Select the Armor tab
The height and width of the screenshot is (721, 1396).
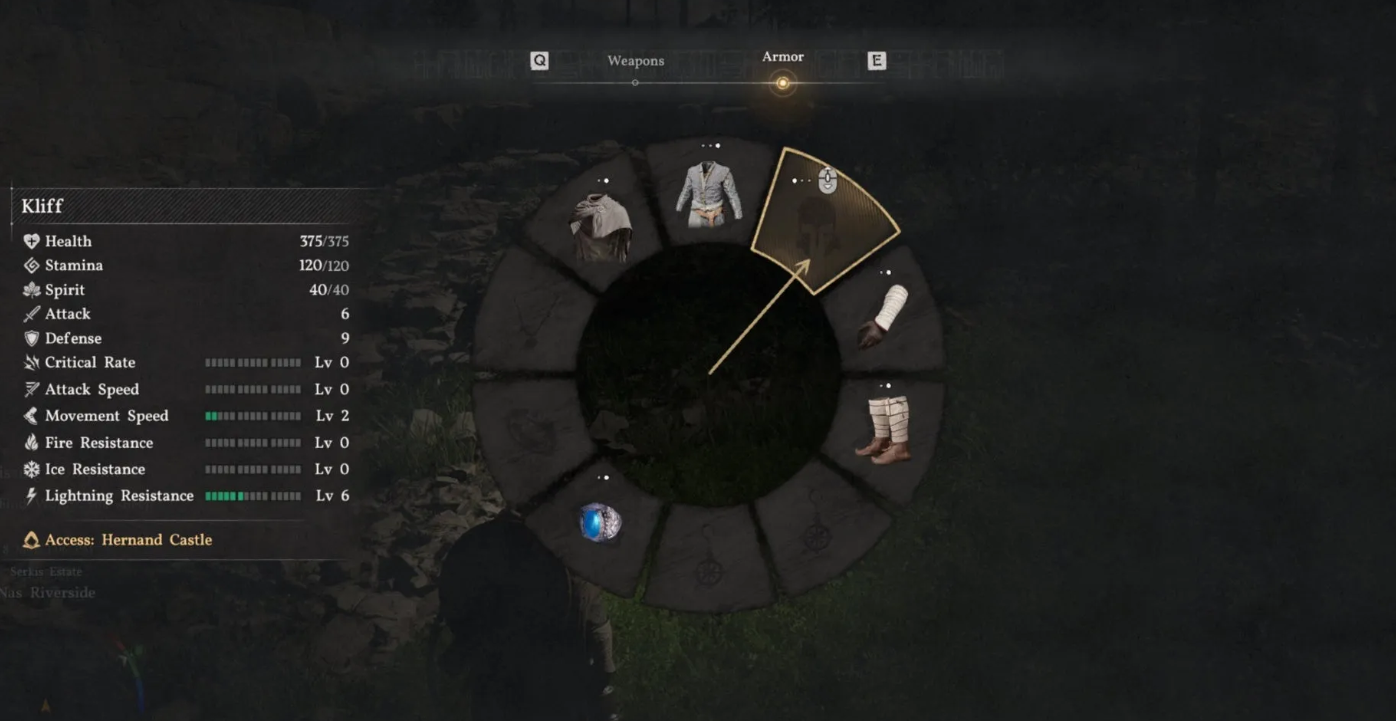pos(782,58)
